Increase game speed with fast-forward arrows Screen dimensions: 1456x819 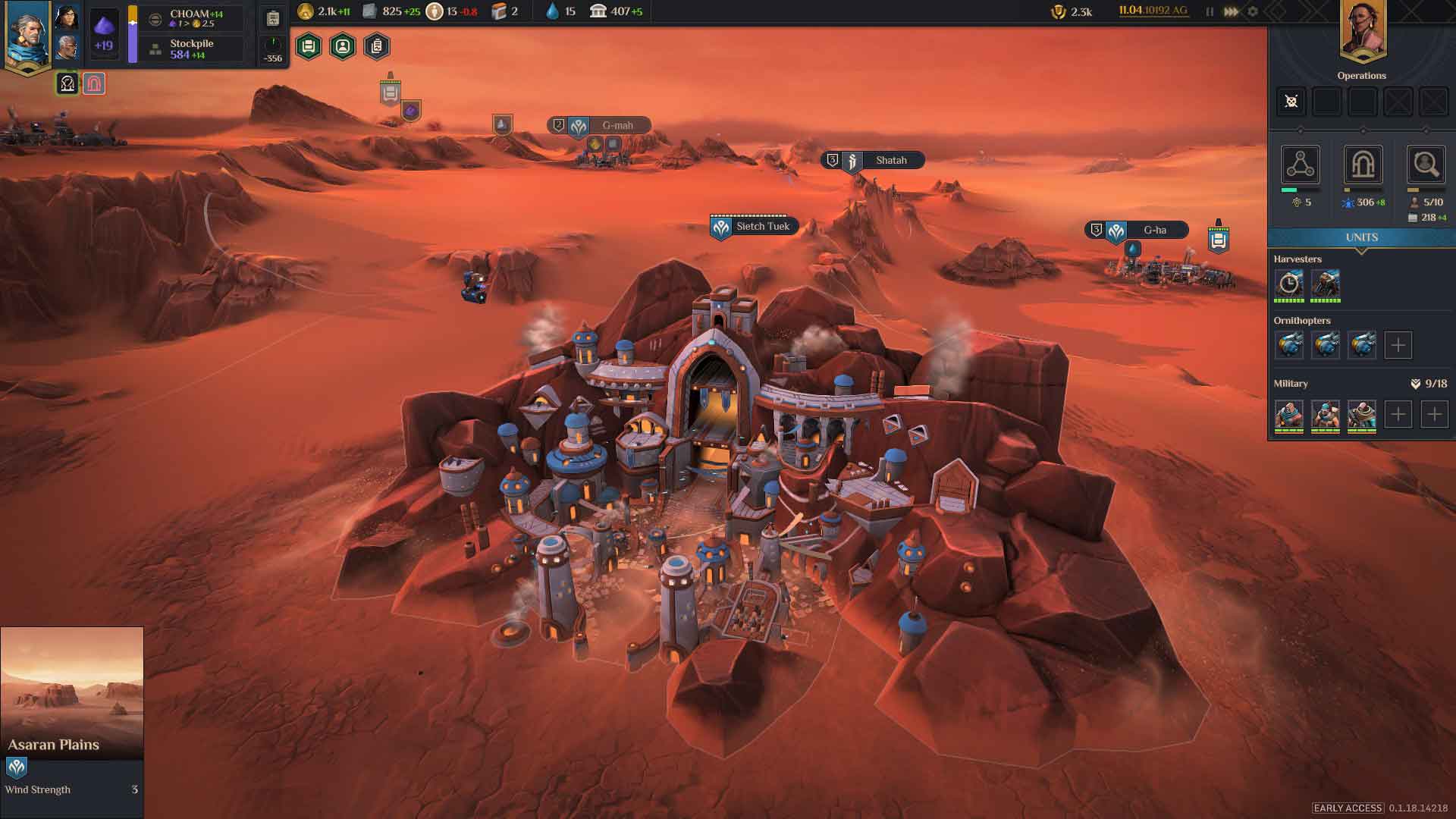pos(1231,11)
